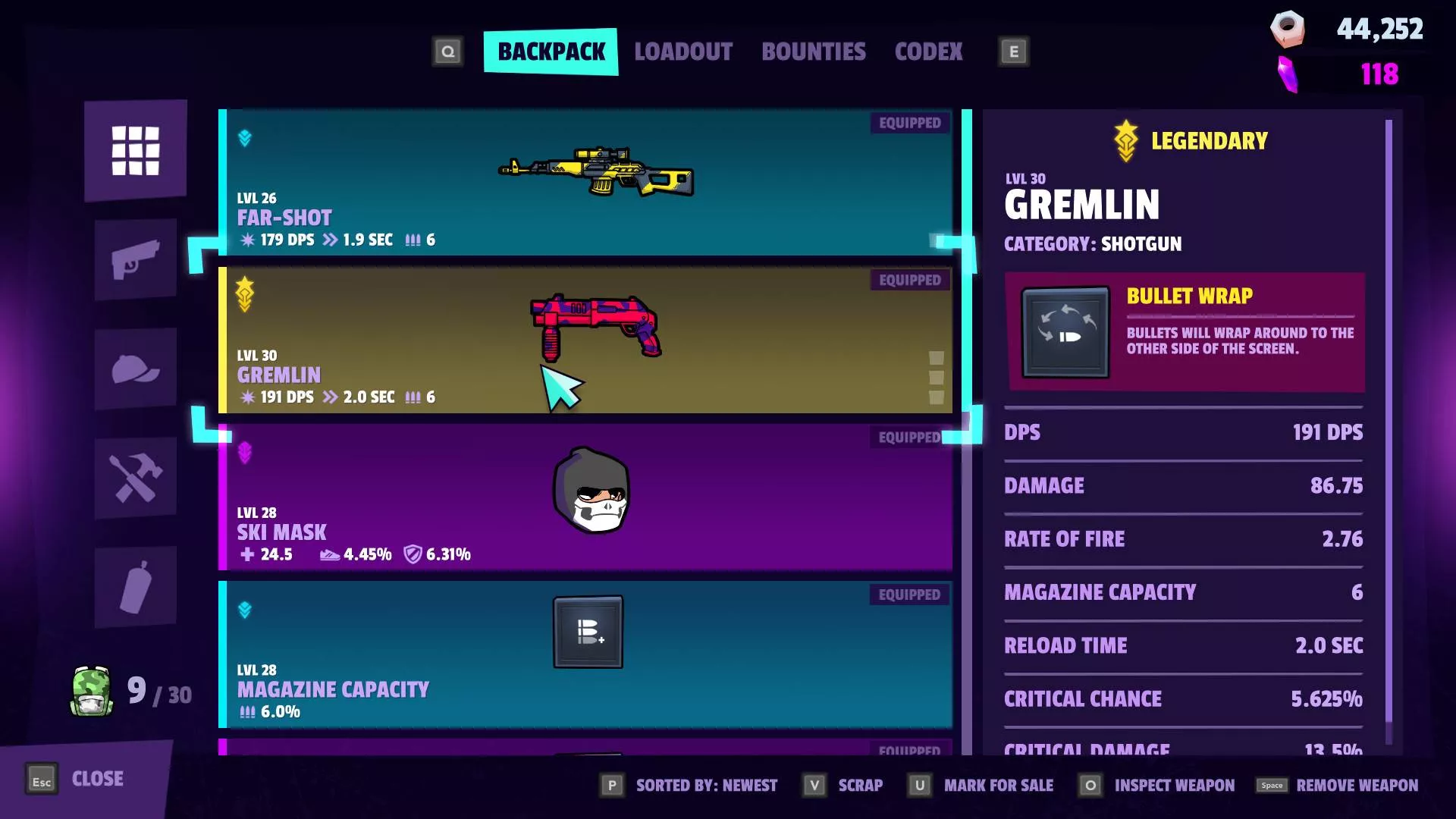The image size is (1456, 819).
Task: Pick the Ski Mask item
Action: click(584, 497)
